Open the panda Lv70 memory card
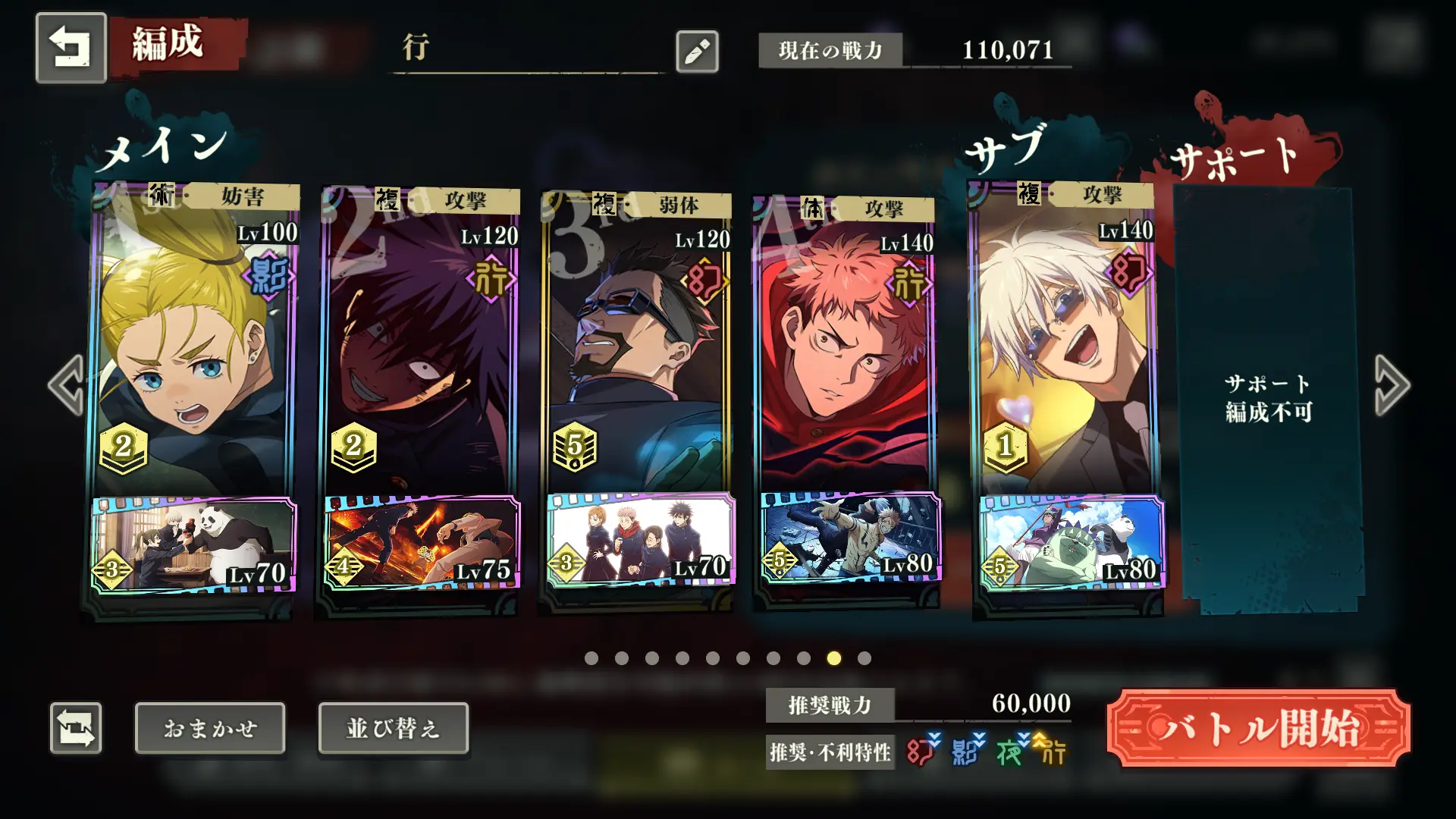 tap(193, 544)
